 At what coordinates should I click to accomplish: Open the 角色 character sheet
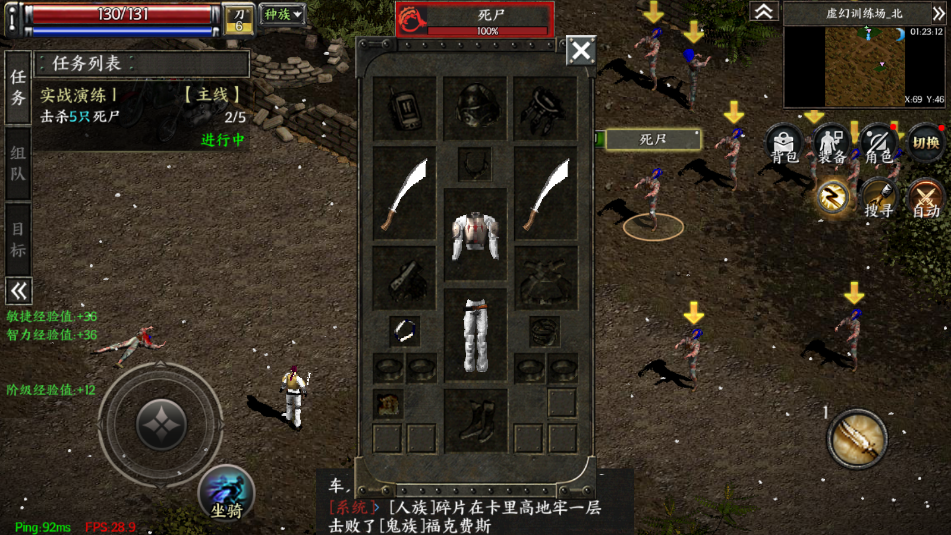(879, 144)
